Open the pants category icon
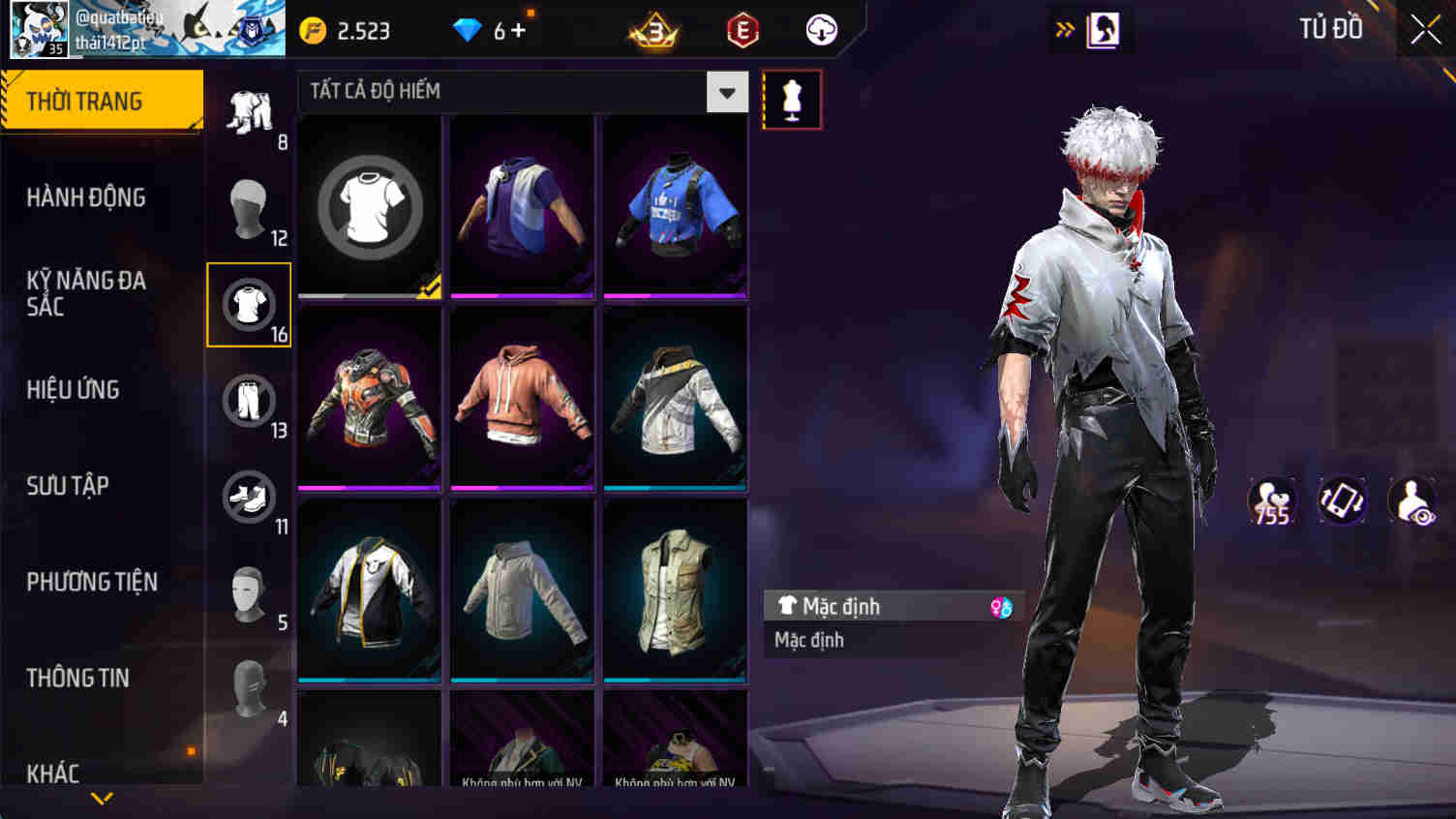This screenshot has width=1456, height=819. click(x=249, y=401)
